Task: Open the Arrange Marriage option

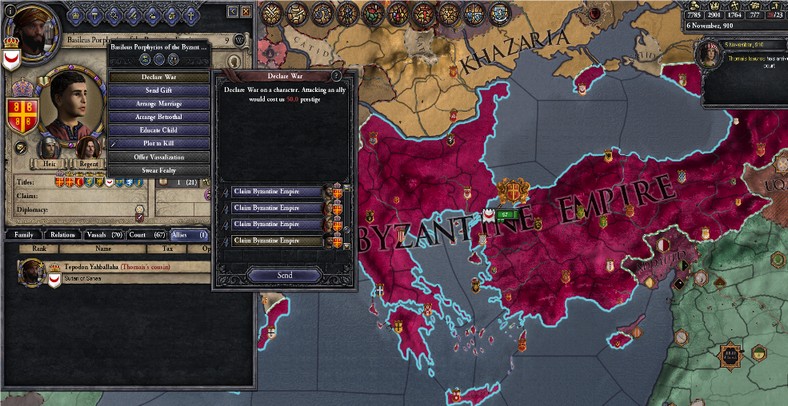Action: 160,104
